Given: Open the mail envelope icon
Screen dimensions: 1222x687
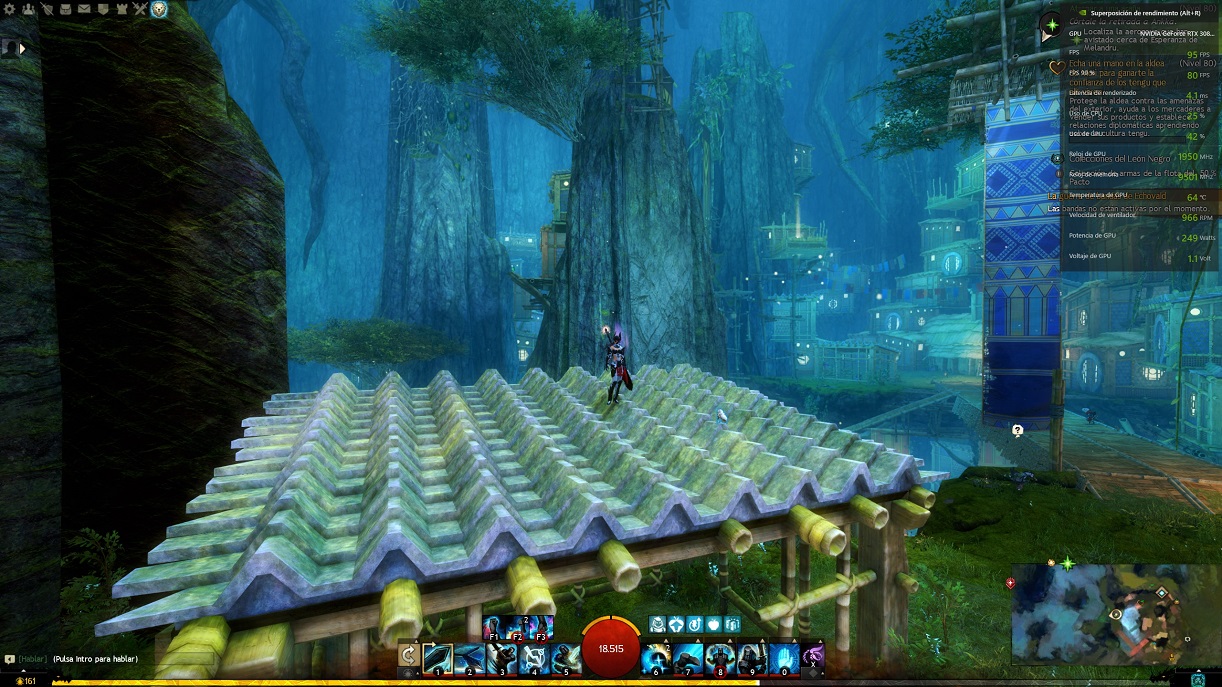Looking at the screenshot, I should (84, 9).
